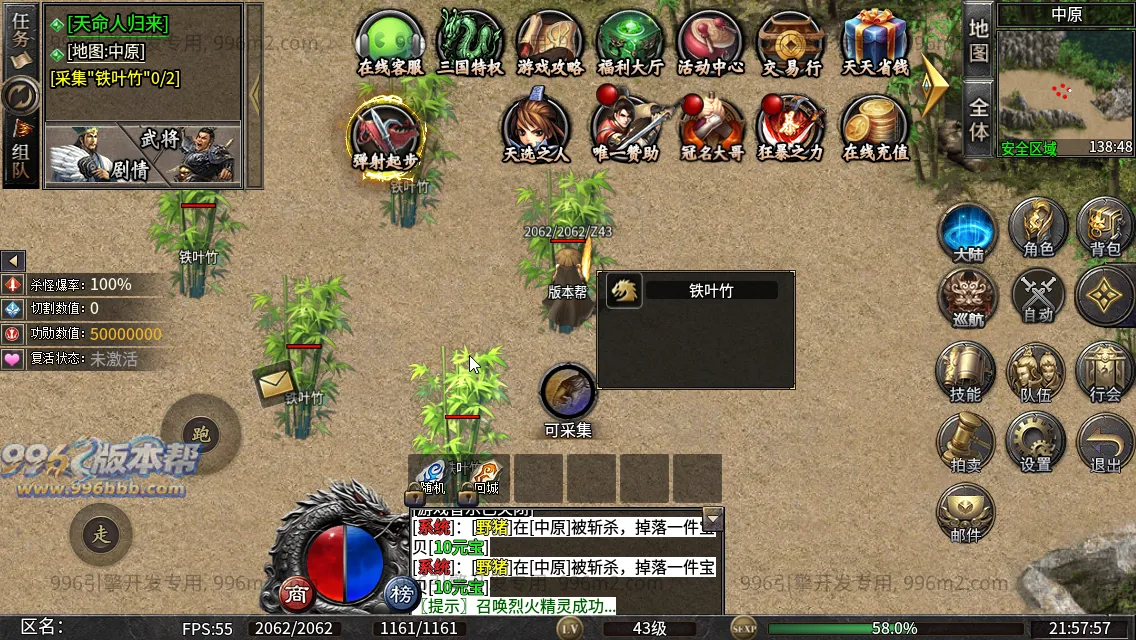Image resolution: width=1136 pixels, height=640 pixels.
Task: Open the 在线充值 recharge icon
Action: tap(875, 126)
